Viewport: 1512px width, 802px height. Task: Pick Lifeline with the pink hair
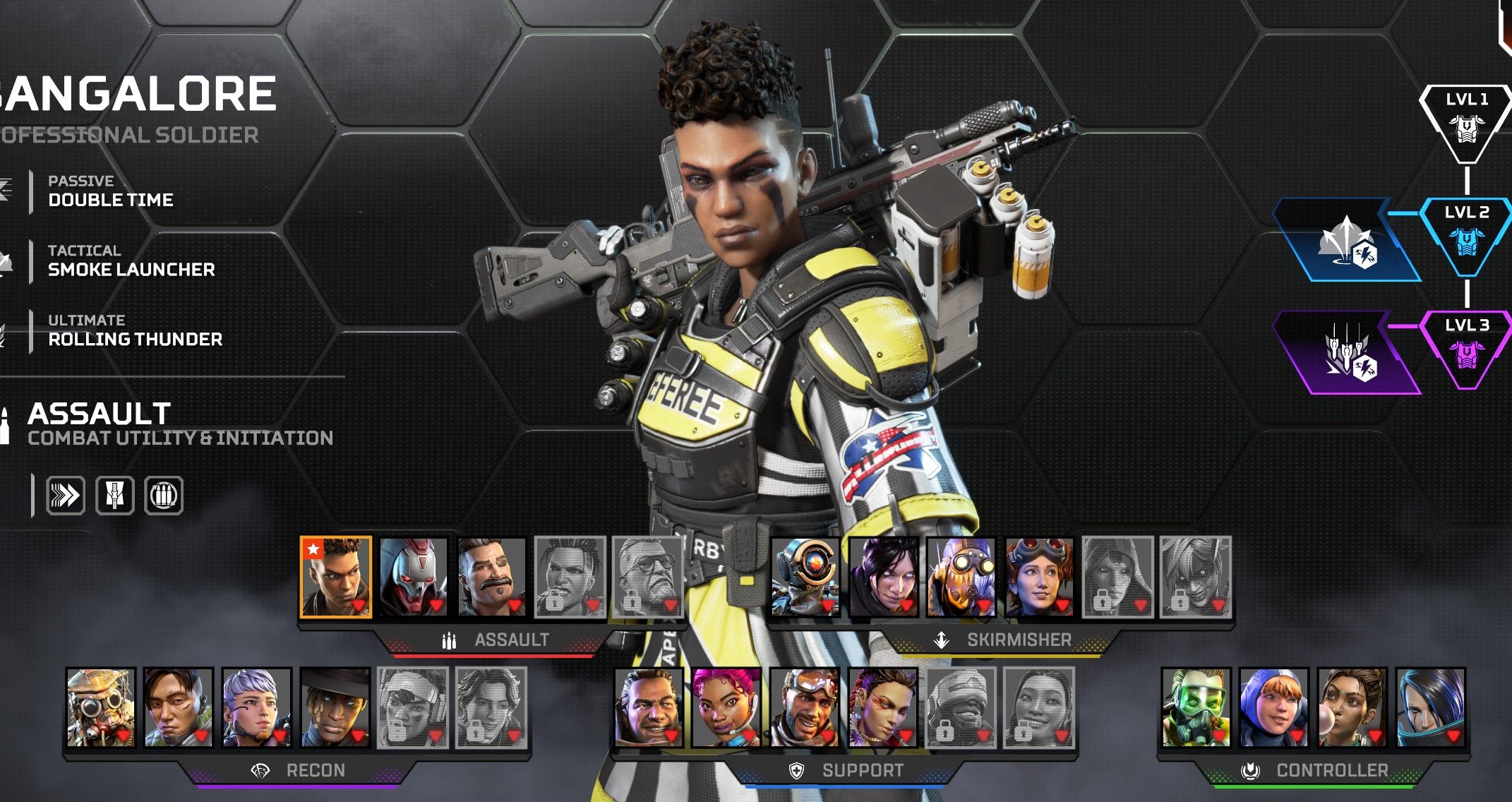coord(726,707)
